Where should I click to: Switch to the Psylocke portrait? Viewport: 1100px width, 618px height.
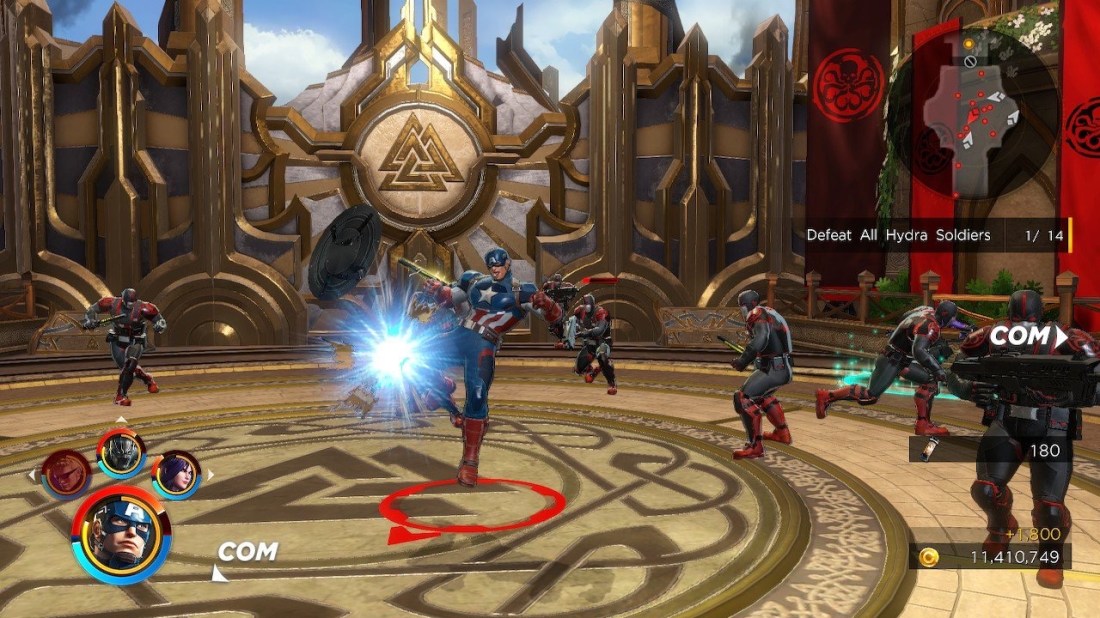(176, 473)
